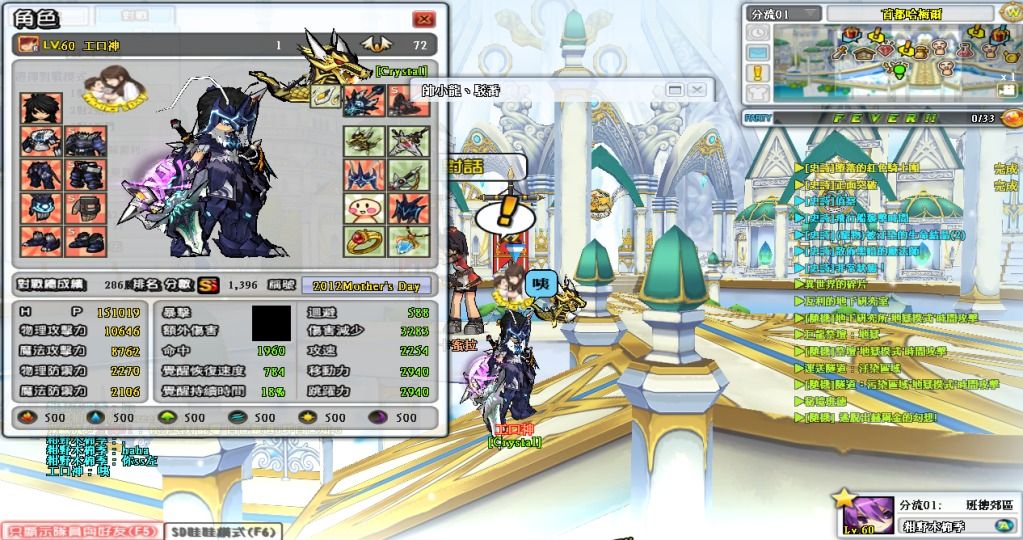Open the mail envelope icon beside minimap
Viewport: 1023px width, 540px height.
coord(758,52)
